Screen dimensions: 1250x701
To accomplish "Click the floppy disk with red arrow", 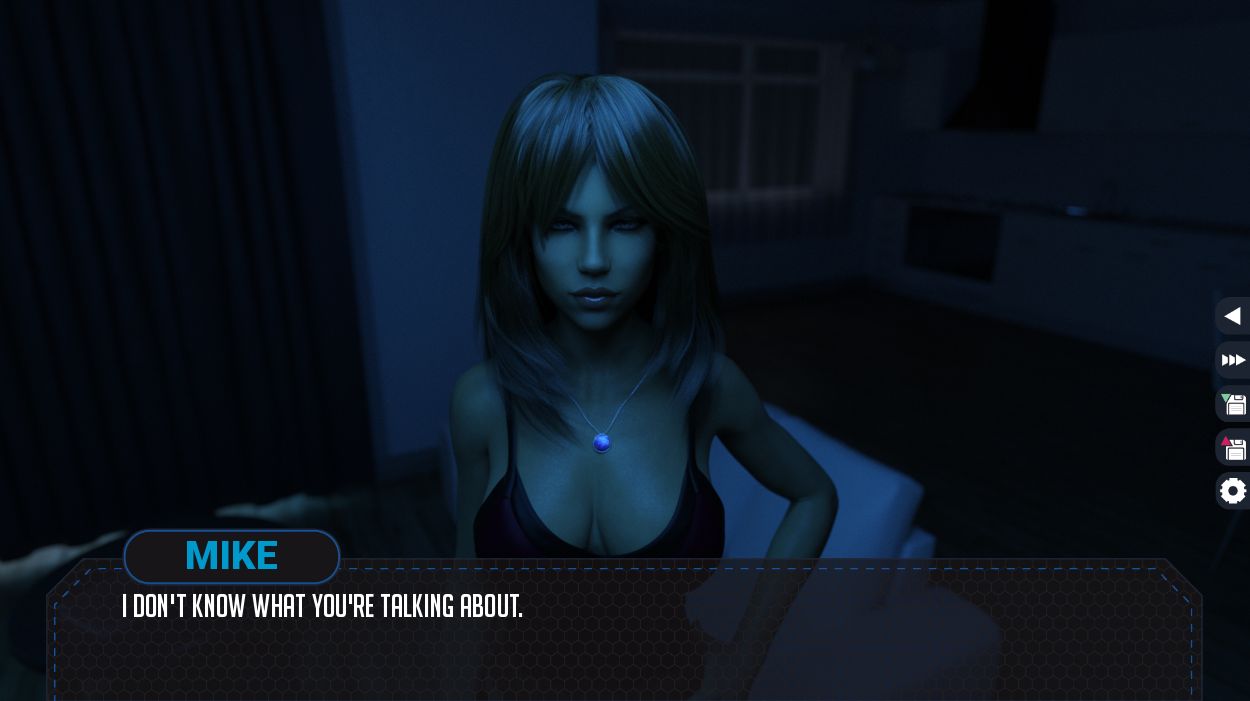I will tap(1233, 448).
